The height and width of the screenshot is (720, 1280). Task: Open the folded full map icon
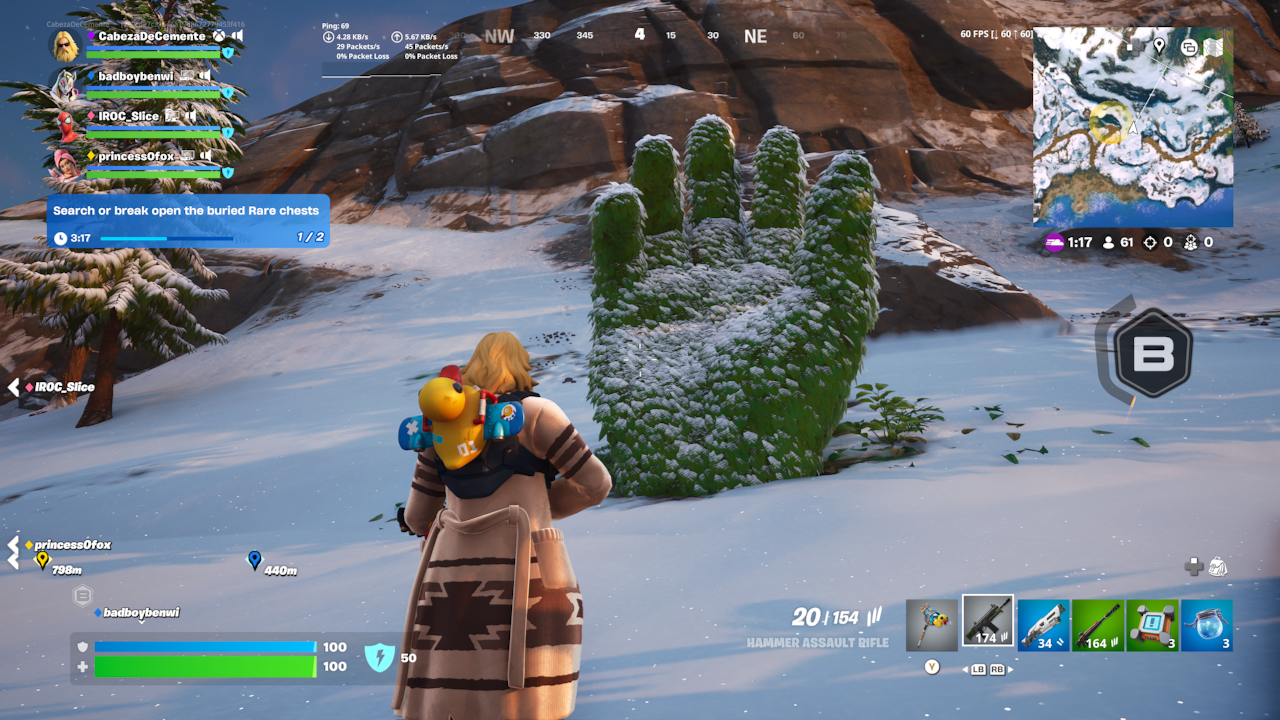[x=1214, y=47]
